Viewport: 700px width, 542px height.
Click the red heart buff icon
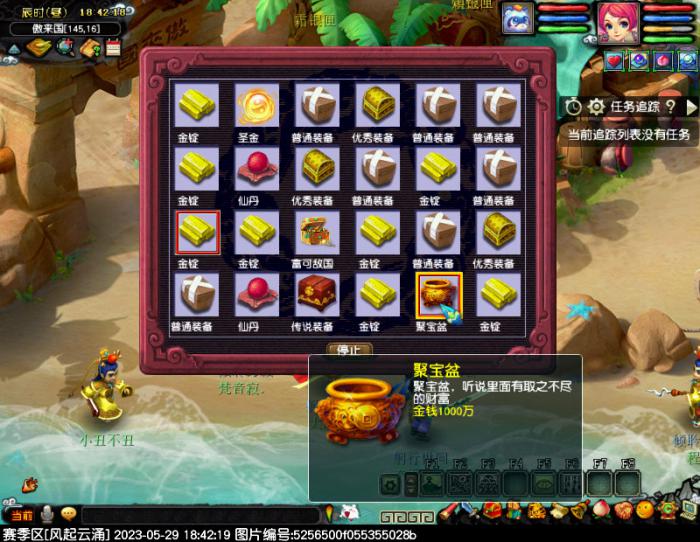pos(613,61)
